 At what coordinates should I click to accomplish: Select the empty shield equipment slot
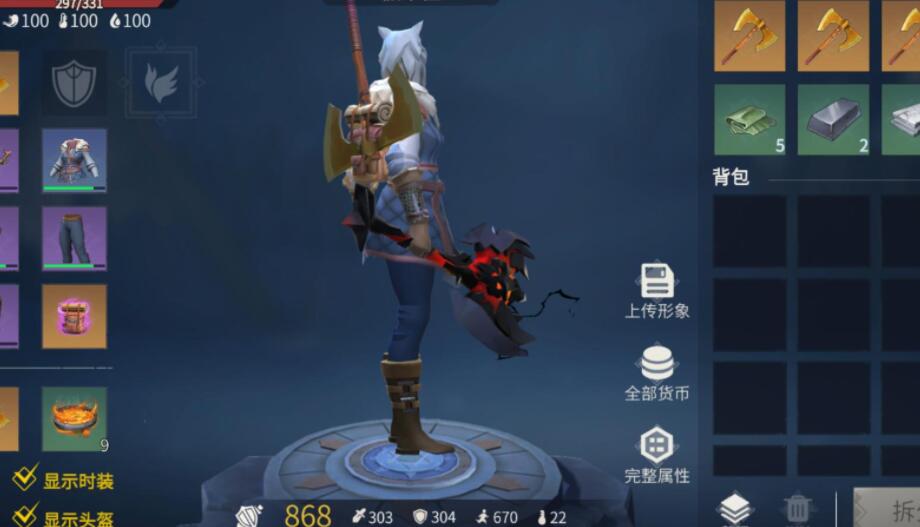coord(74,83)
